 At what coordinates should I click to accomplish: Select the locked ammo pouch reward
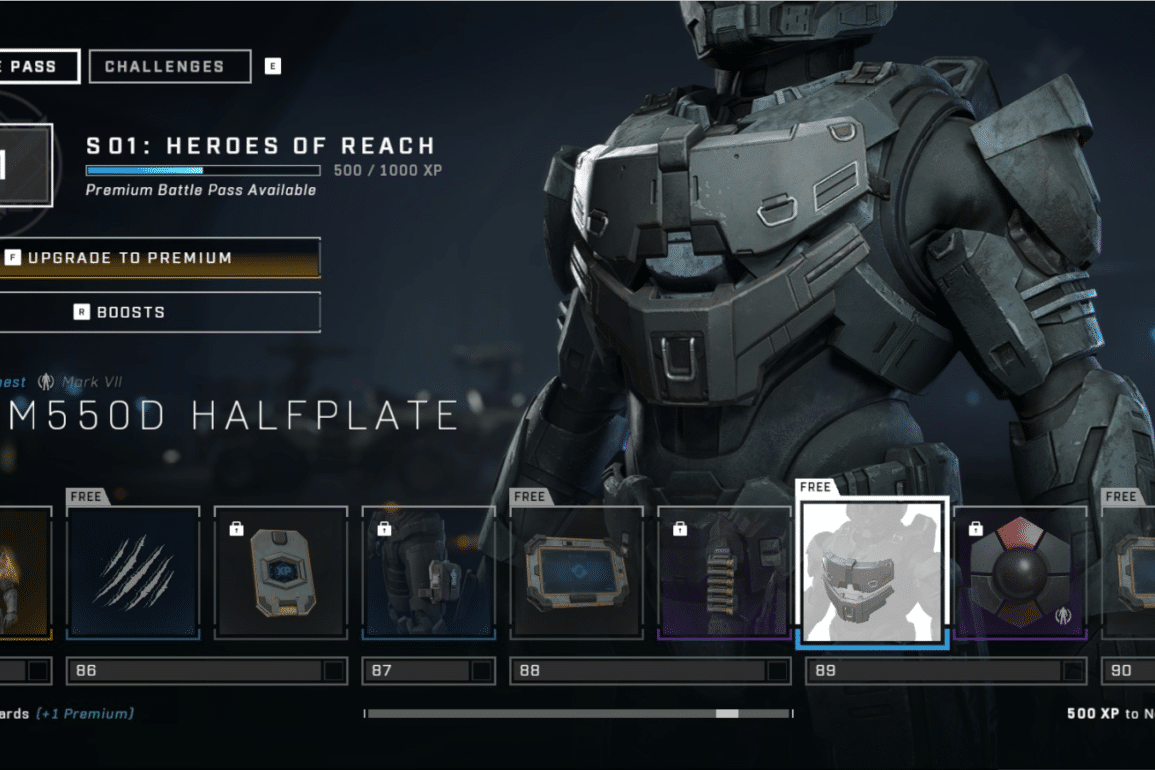pyautogui.click(x=724, y=572)
